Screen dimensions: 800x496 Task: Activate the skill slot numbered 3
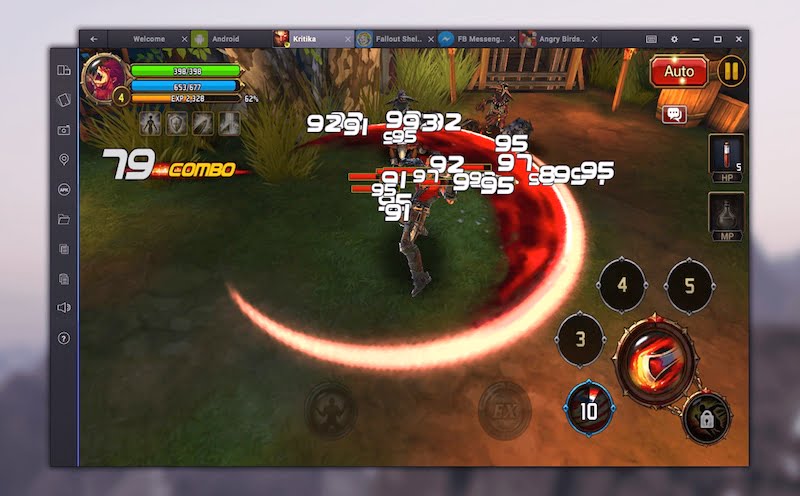click(580, 339)
